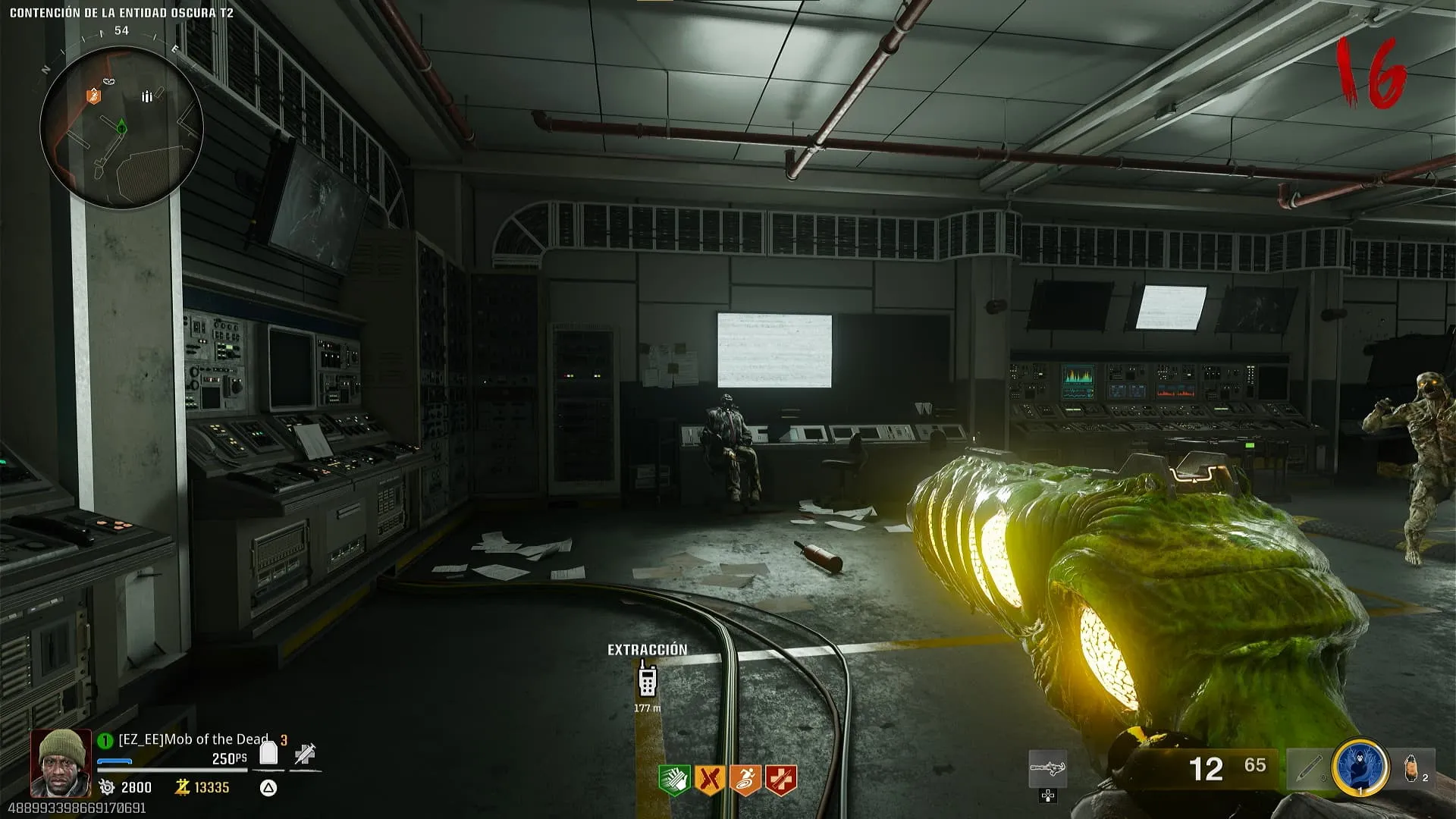Select the orange Stamin-Up marker on the minimap
This screenshot has height=819, width=1456.
[x=93, y=96]
